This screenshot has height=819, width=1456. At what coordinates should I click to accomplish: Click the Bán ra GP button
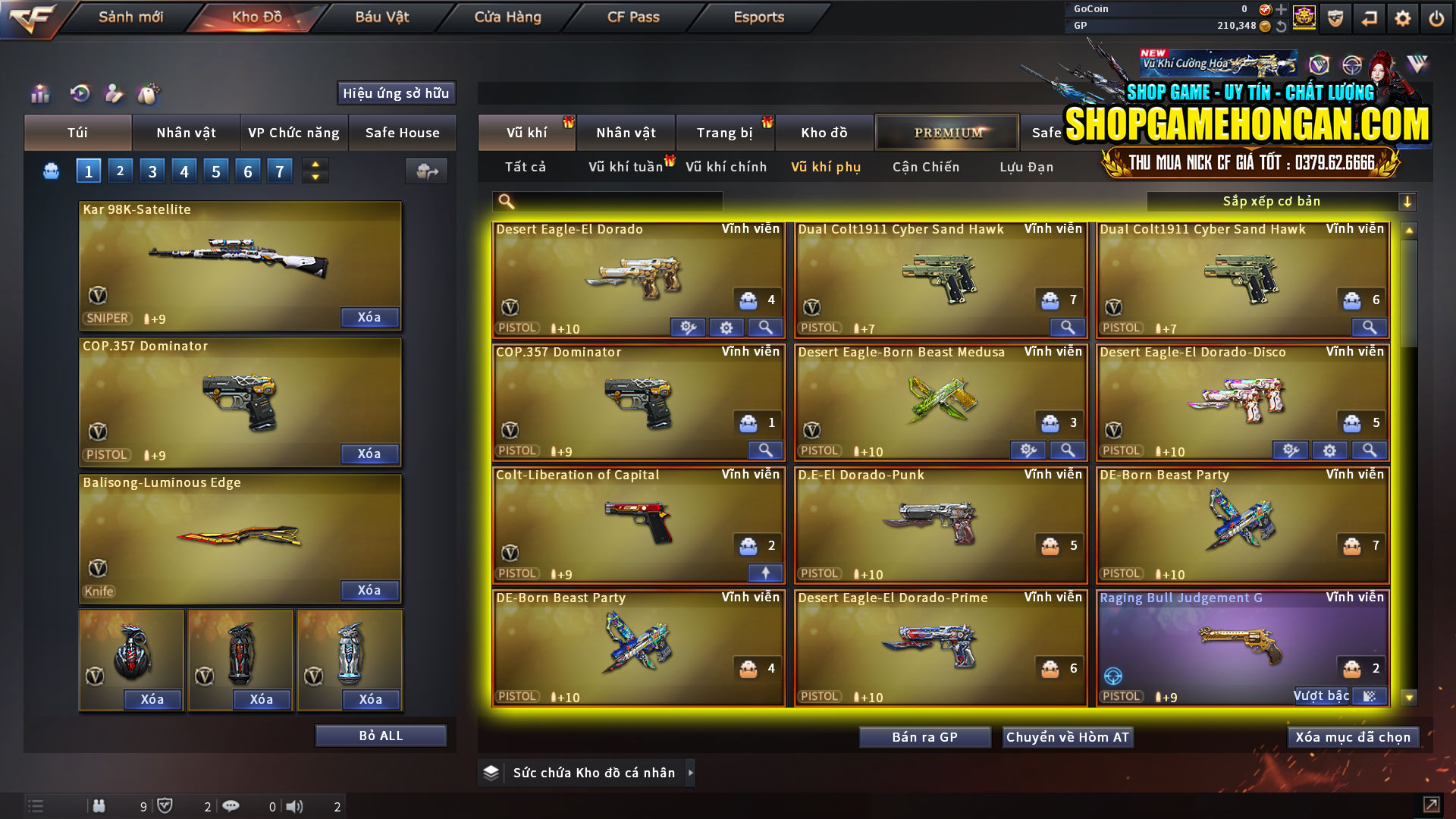pos(924,736)
